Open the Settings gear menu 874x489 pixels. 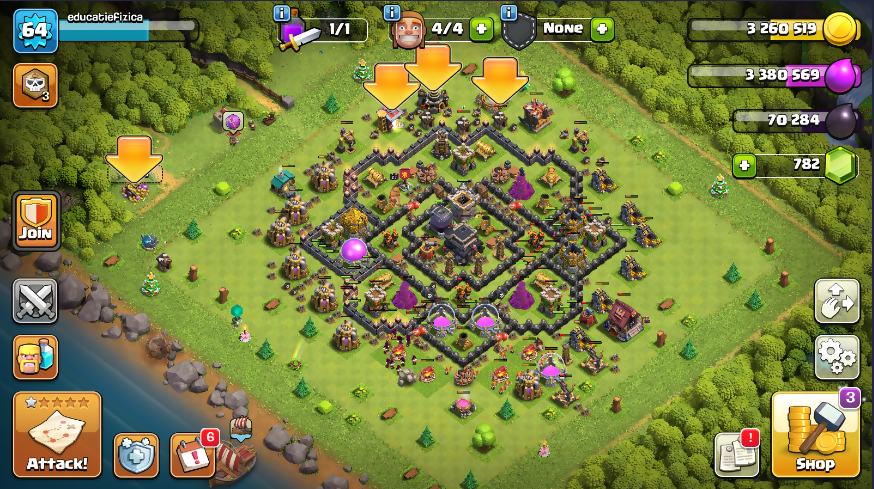(837, 355)
